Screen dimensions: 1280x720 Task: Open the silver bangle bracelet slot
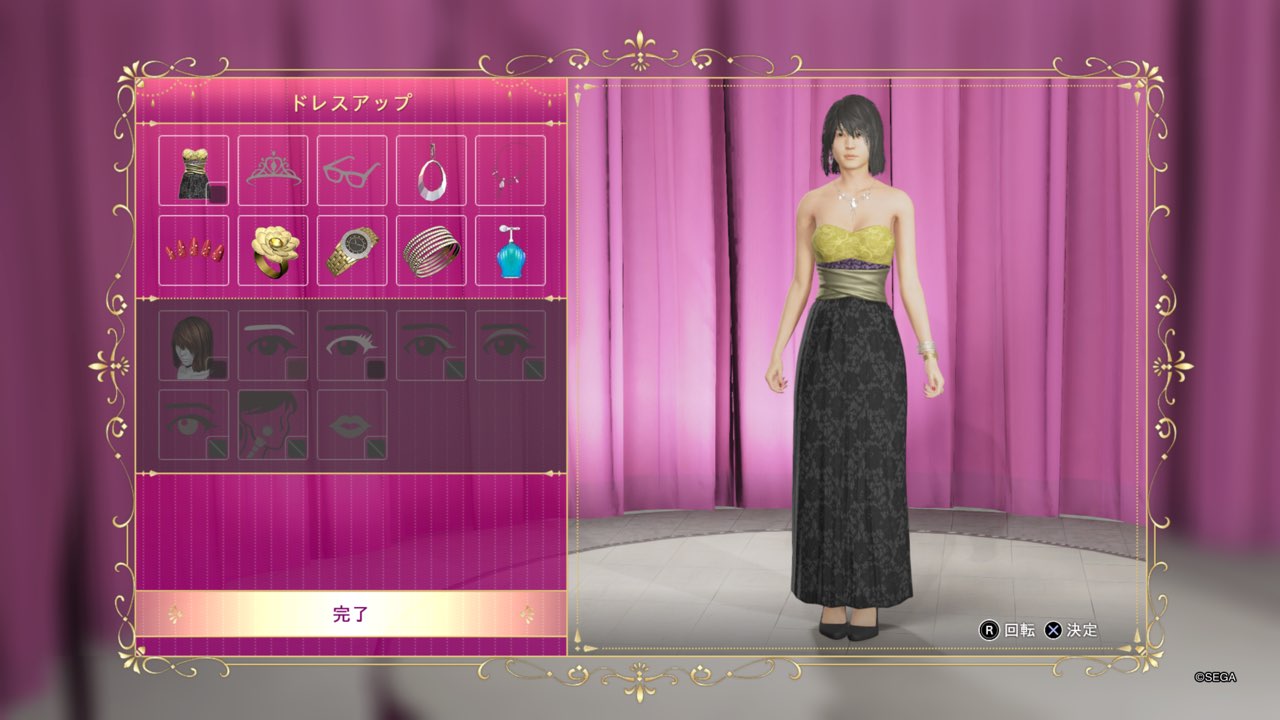pyautogui.click(x=431, y=251)
